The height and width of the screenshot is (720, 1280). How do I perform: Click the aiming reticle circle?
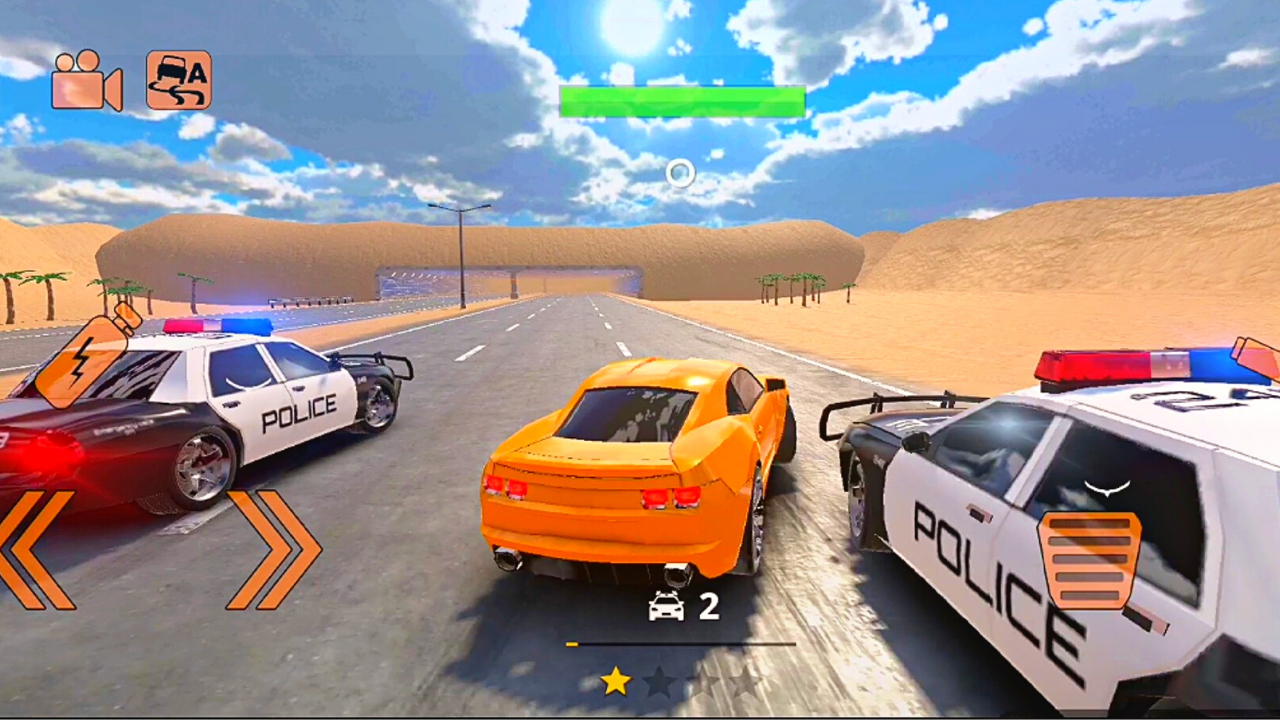(679, 174)
